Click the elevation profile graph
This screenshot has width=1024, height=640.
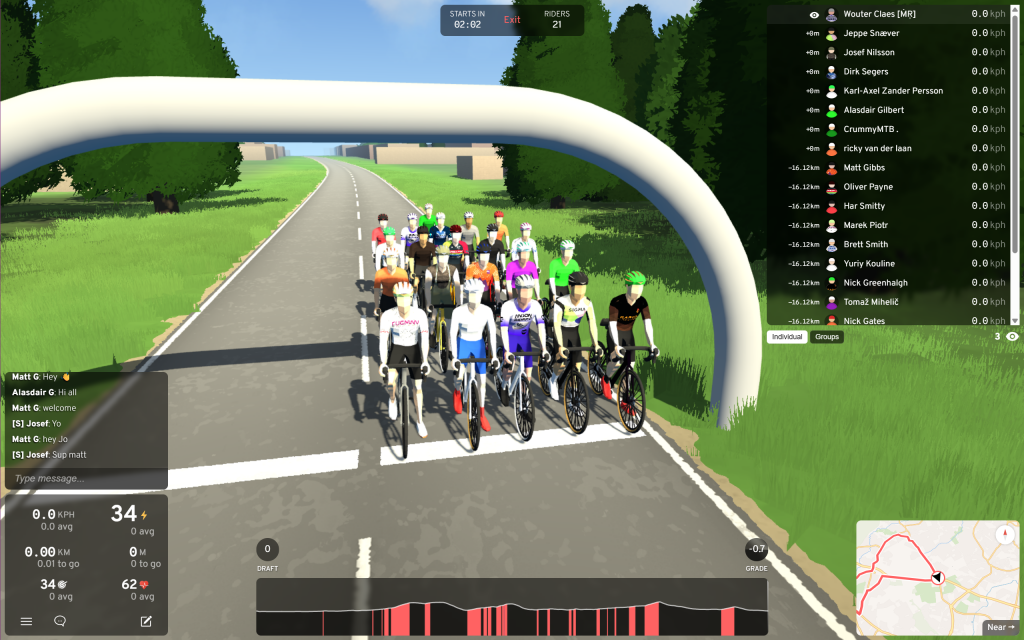511,606
